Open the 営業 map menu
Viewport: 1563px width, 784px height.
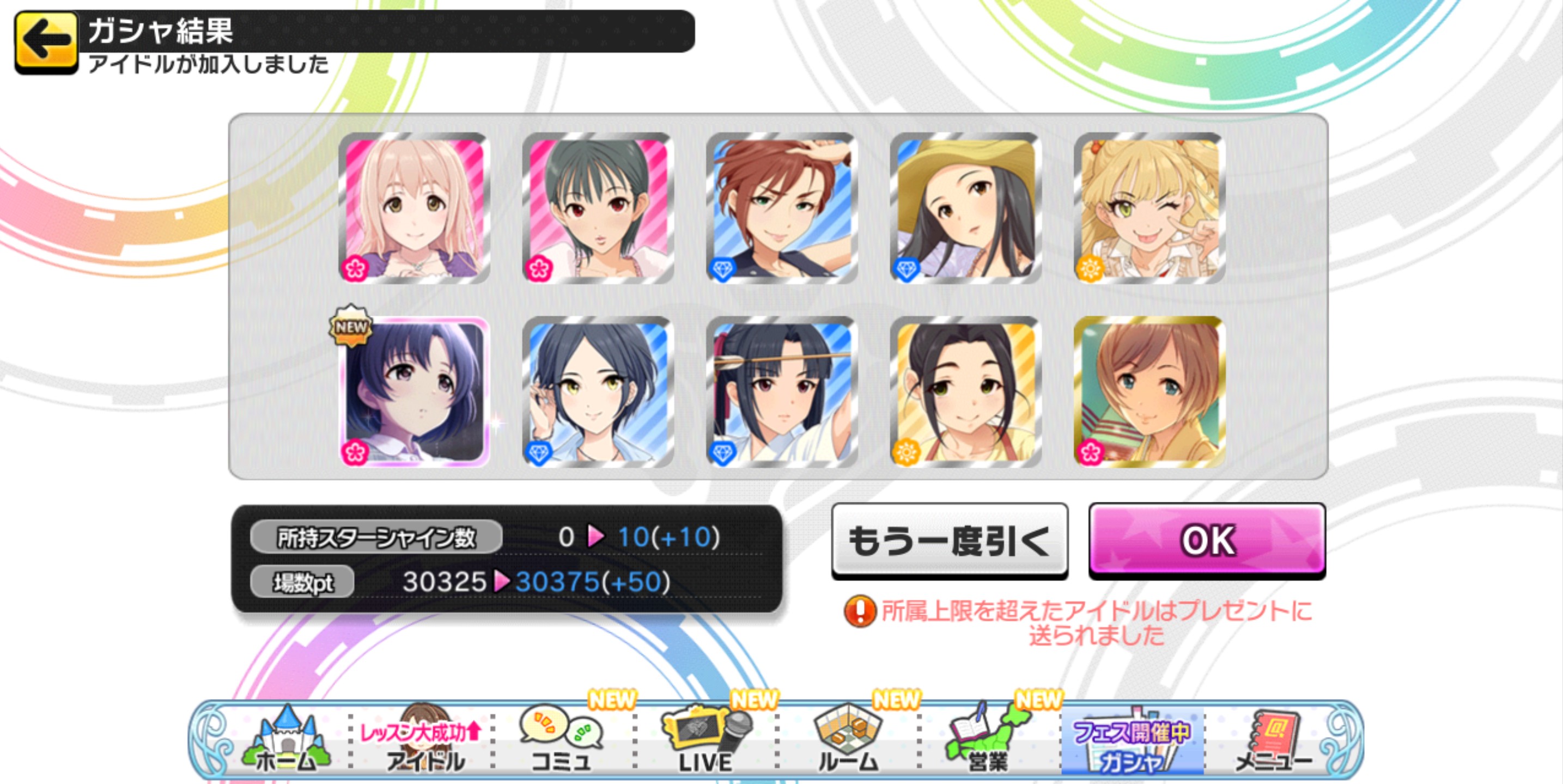pyautogui.click(x=988, y=741)
